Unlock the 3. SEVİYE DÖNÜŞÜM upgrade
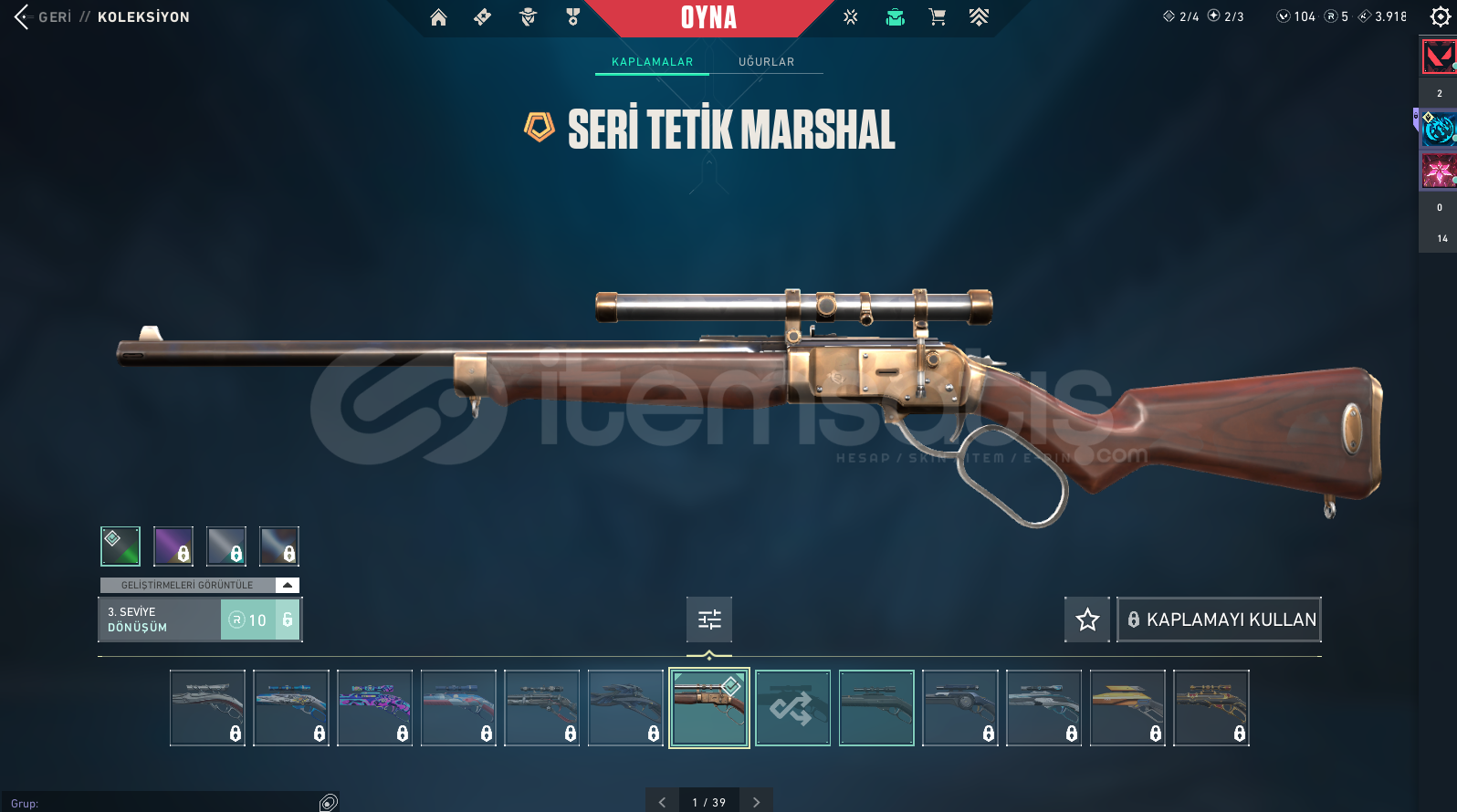Viewport: 1457px width, 812px height. (x=260, y=619)
